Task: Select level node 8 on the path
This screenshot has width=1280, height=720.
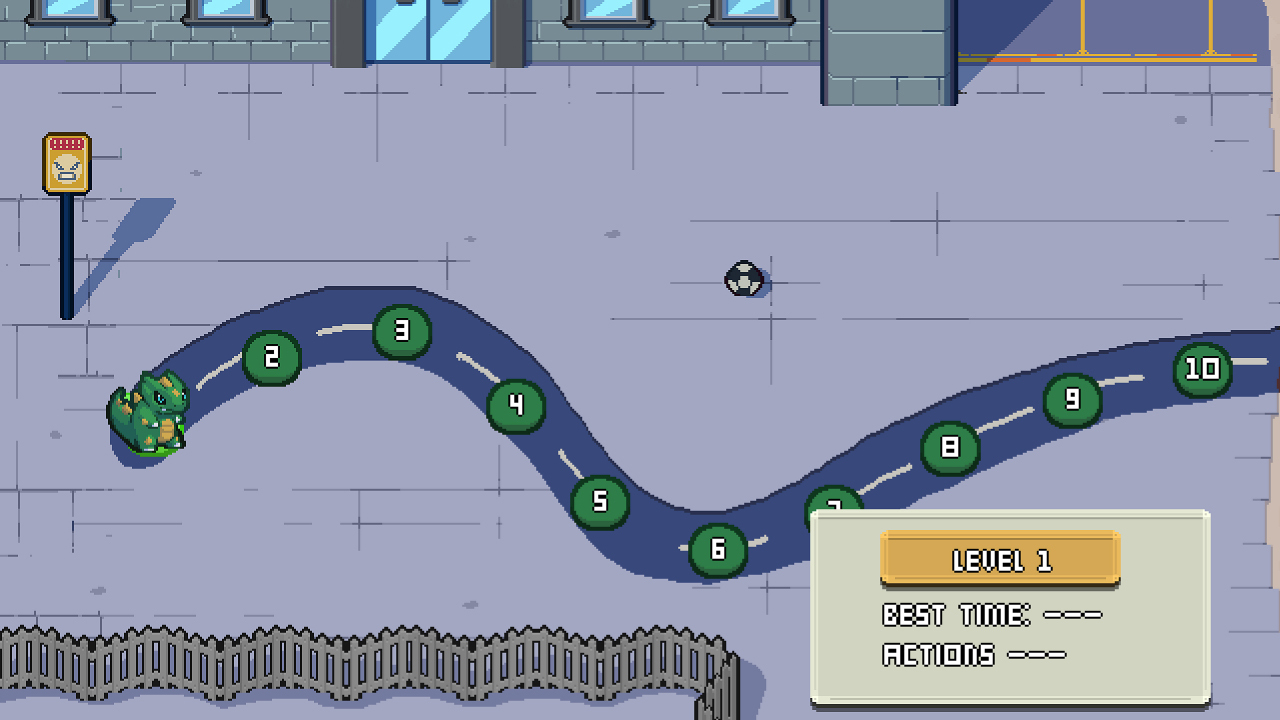Action: pyautogui.click(x=951, y=449)
